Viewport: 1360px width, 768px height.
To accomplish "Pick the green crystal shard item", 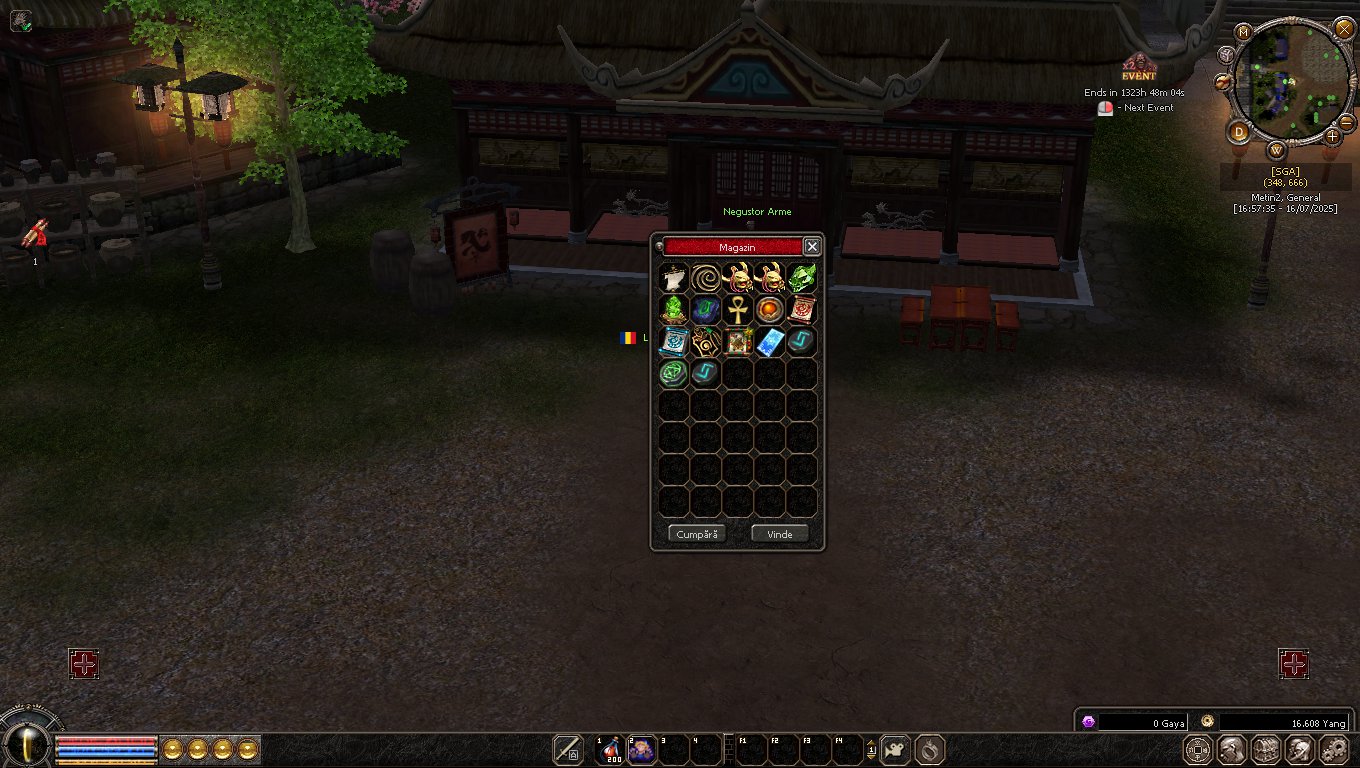I will [802, 277].
